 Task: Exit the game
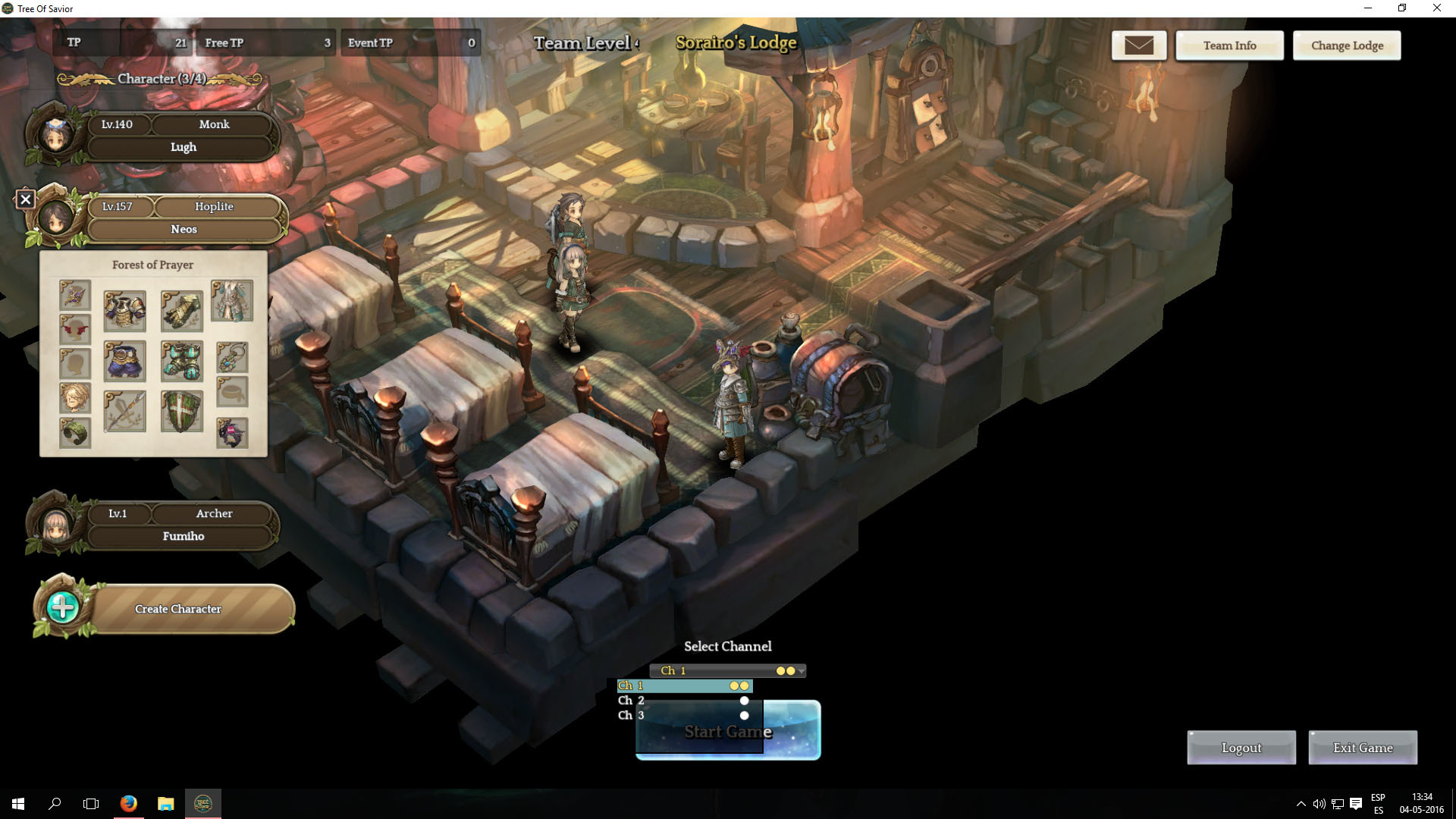pos(1362,748)
